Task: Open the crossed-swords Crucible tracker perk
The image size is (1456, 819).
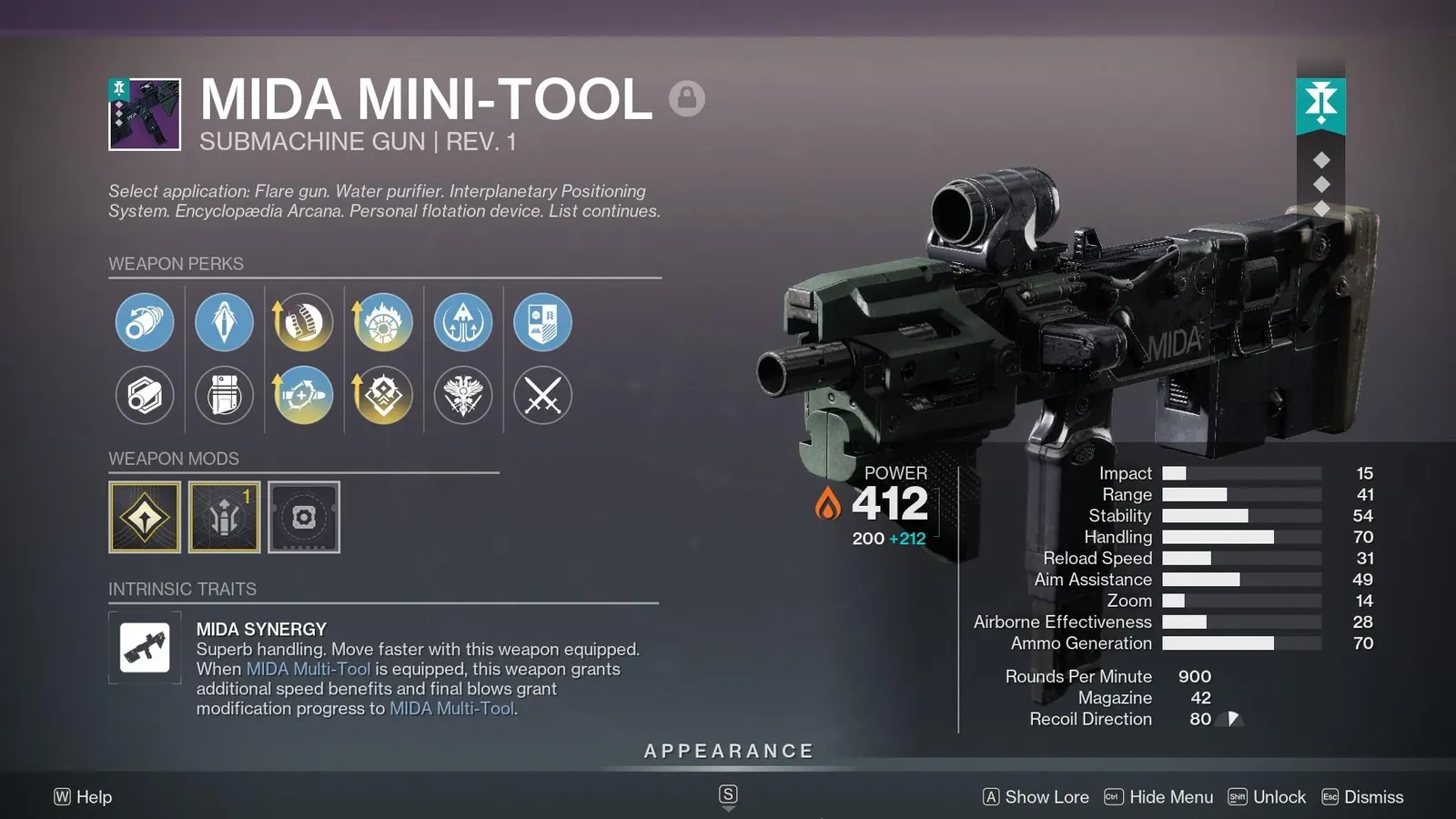Action: point(542,396)
